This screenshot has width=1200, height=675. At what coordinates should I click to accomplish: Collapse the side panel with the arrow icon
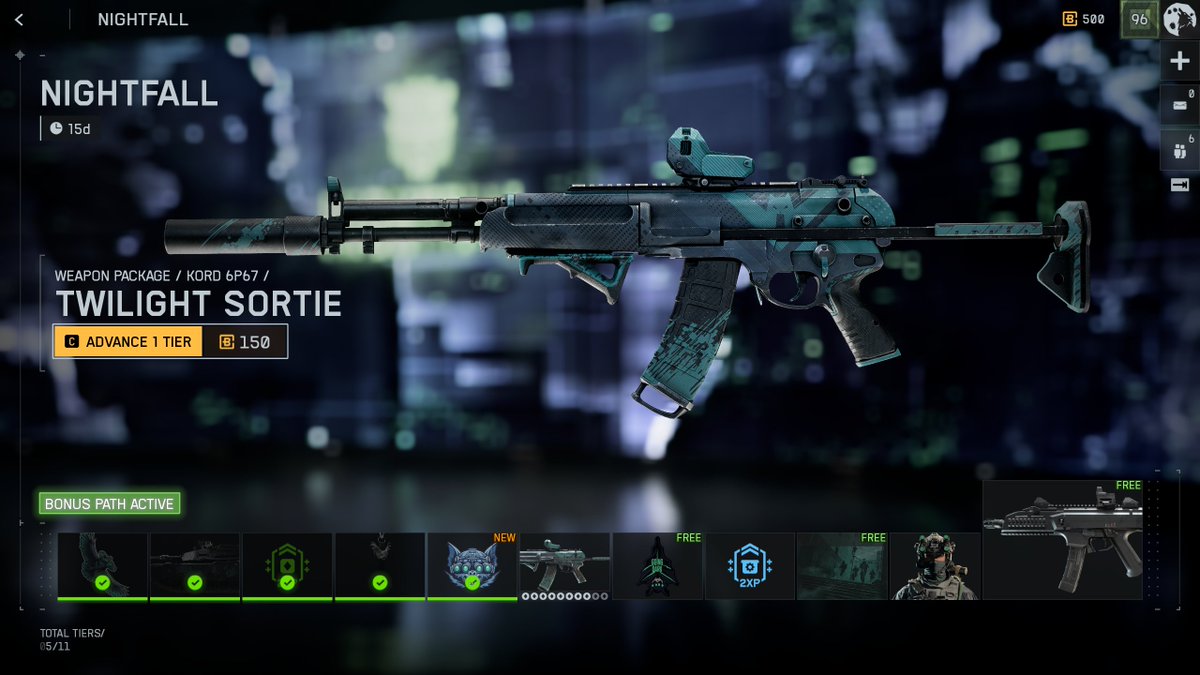(1179, 185)
